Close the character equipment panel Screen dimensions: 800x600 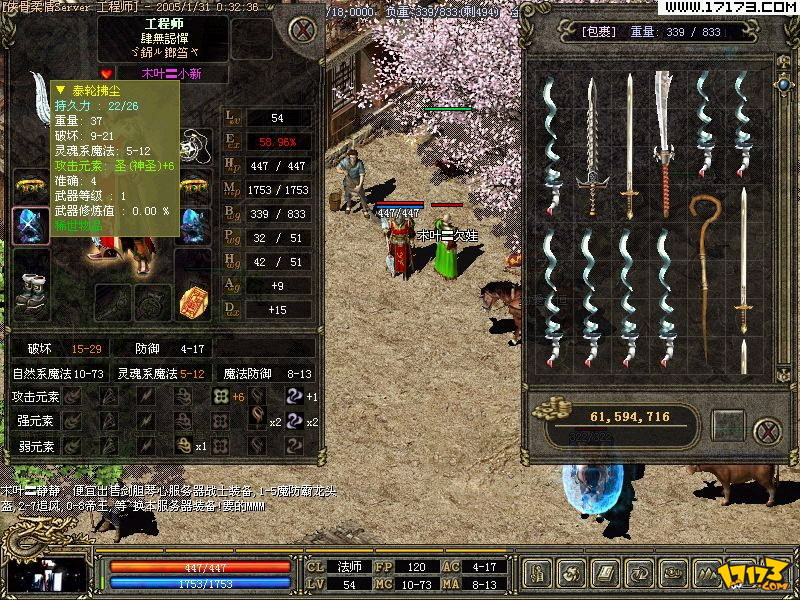point(304,30)
